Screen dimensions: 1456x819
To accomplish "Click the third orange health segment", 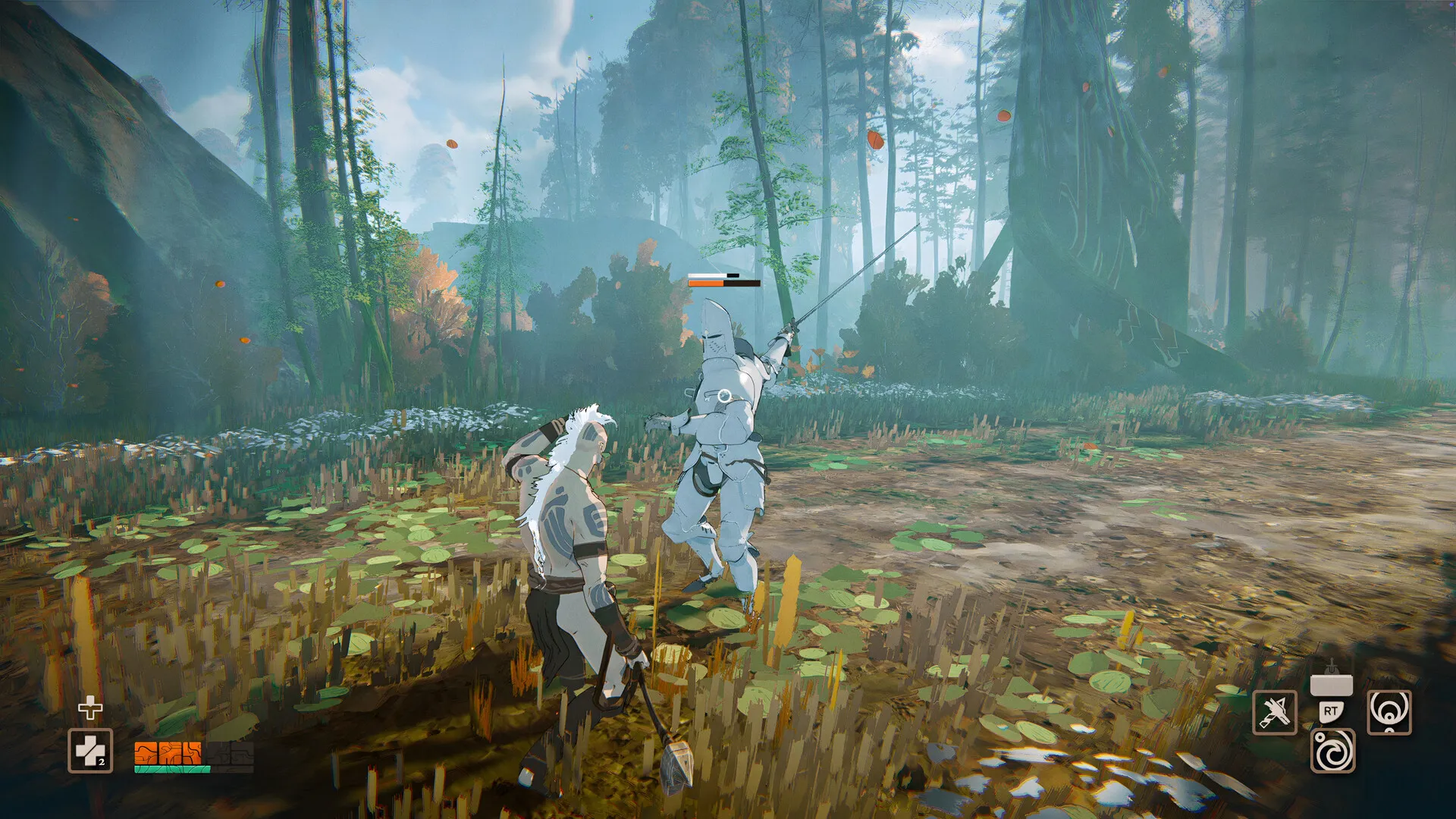I will coord(192,753).
